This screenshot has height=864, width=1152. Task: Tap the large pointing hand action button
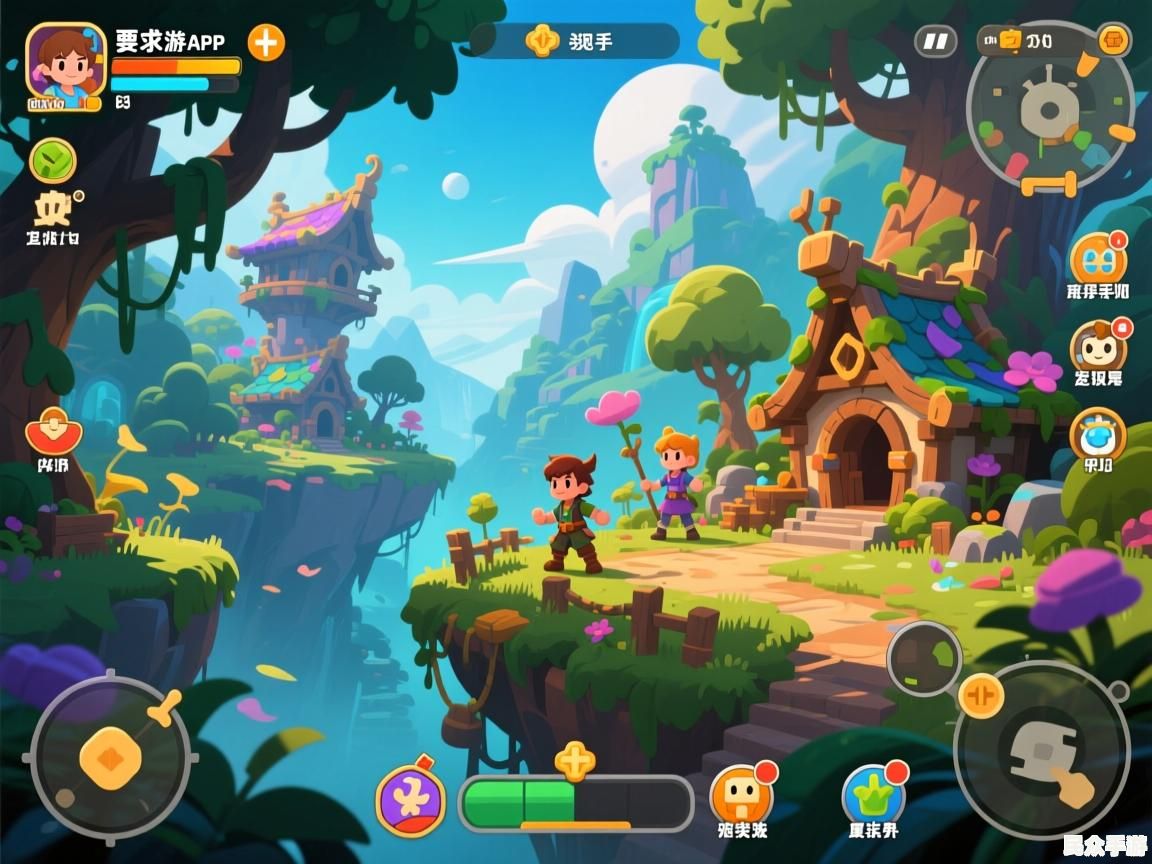point(1041,750)
